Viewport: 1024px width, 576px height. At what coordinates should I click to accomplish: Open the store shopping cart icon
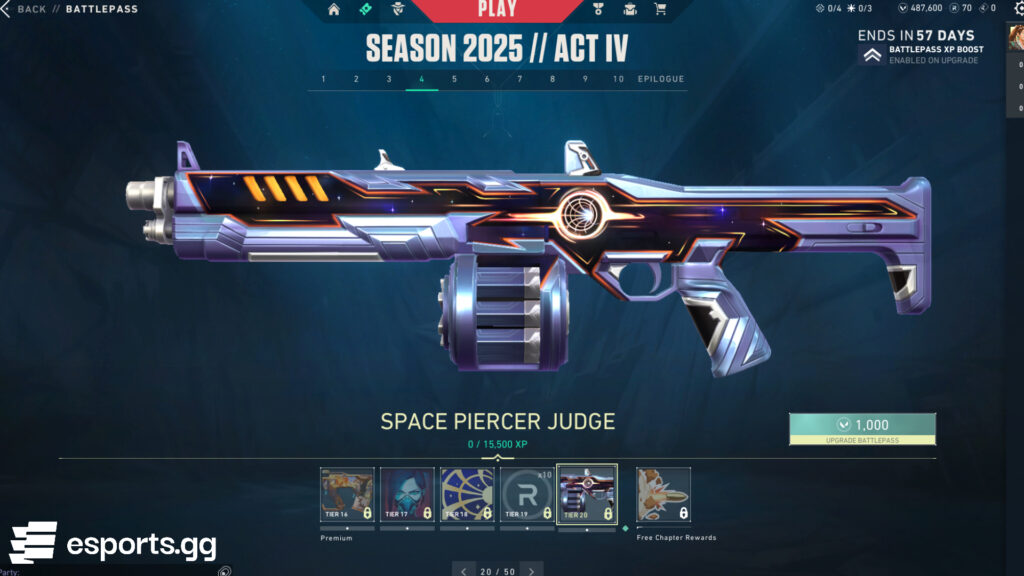click(x=660, y=10)
